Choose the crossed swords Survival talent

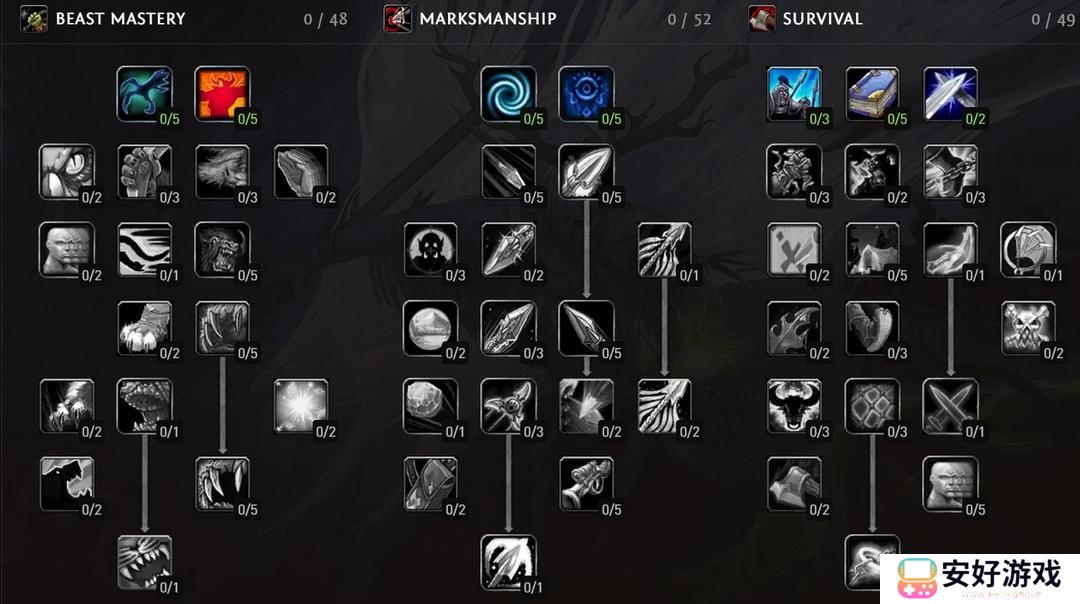click(x=950, y=406)
